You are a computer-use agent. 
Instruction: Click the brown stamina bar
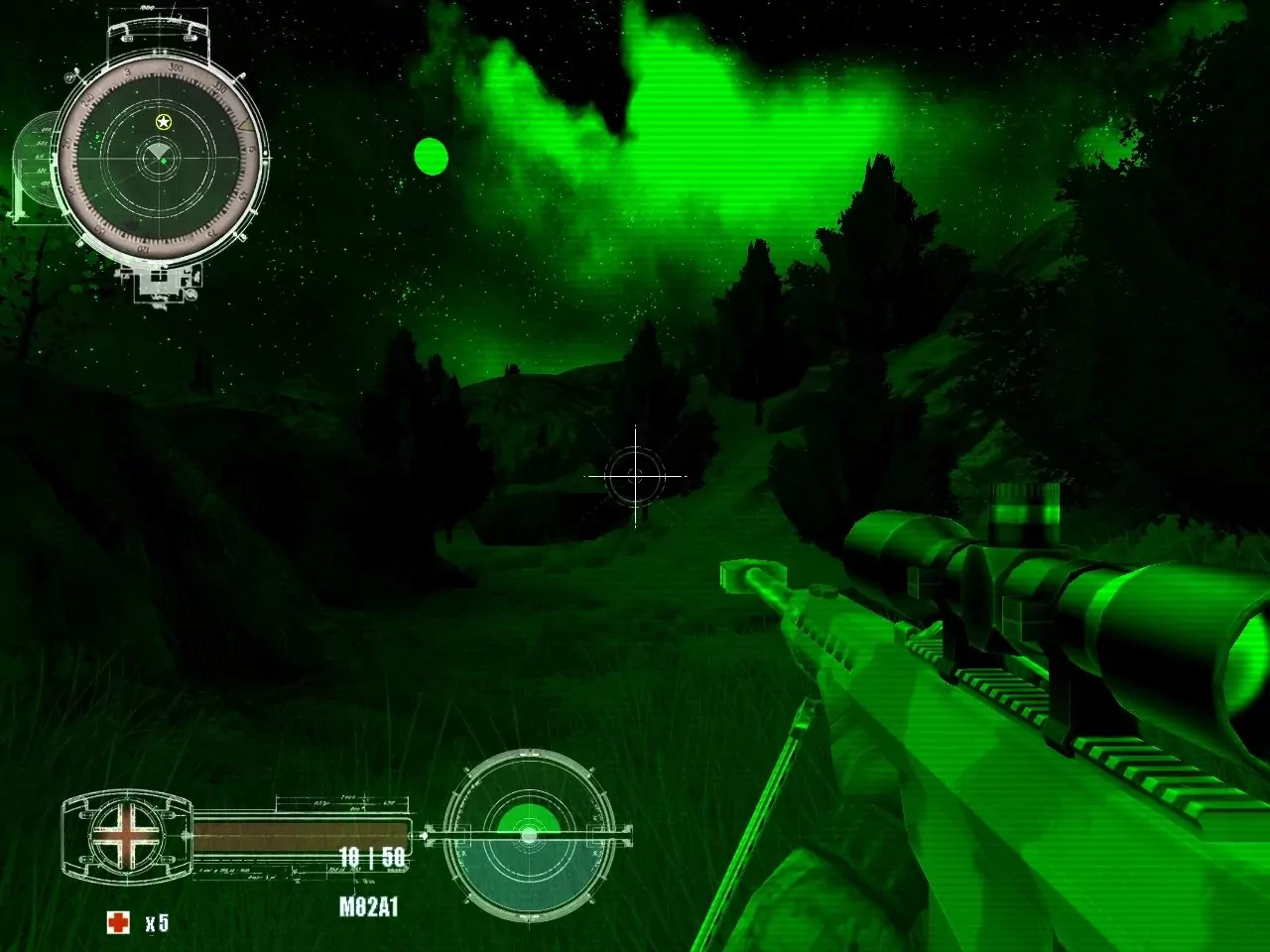(298, 836)
